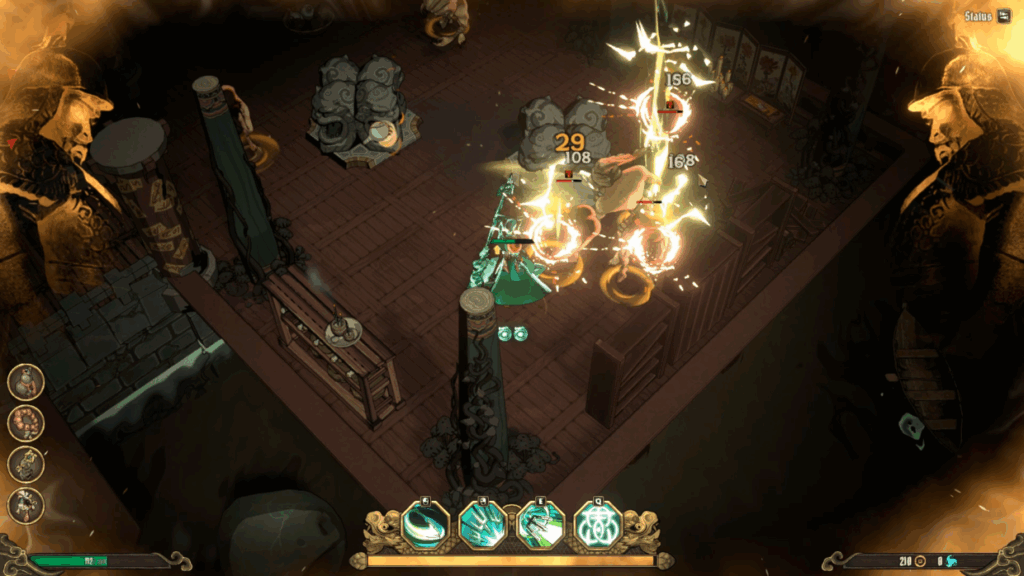Viewport: 1024px width, 576px height.
Task: Select the gourd relic icon
Action: click(x=26, y=381)
